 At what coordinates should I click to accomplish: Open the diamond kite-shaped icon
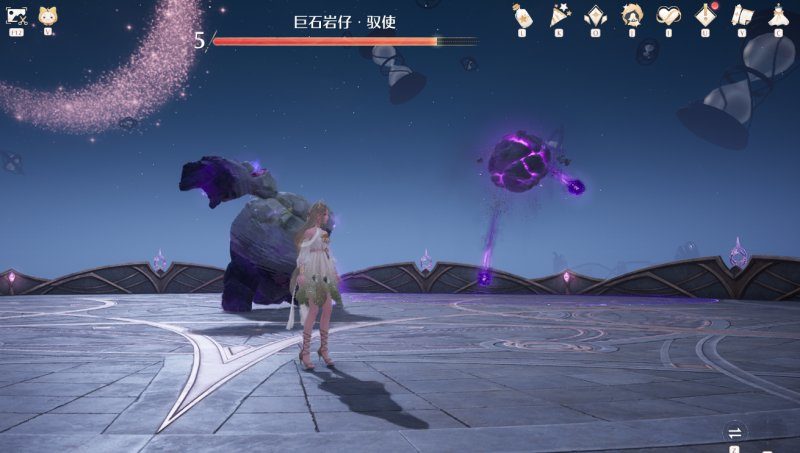pyautogui.click(x=595, y=16)
